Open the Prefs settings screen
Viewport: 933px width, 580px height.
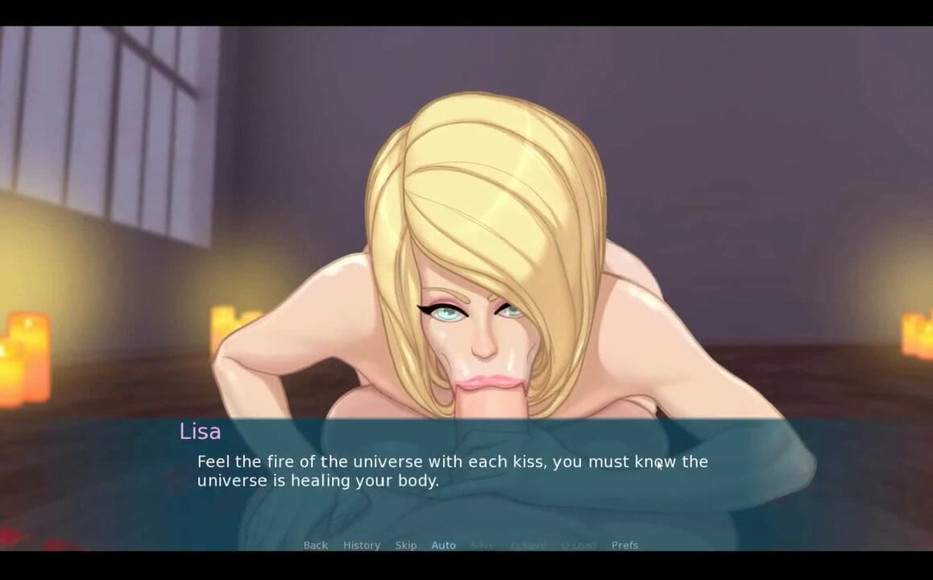point(624,545)
